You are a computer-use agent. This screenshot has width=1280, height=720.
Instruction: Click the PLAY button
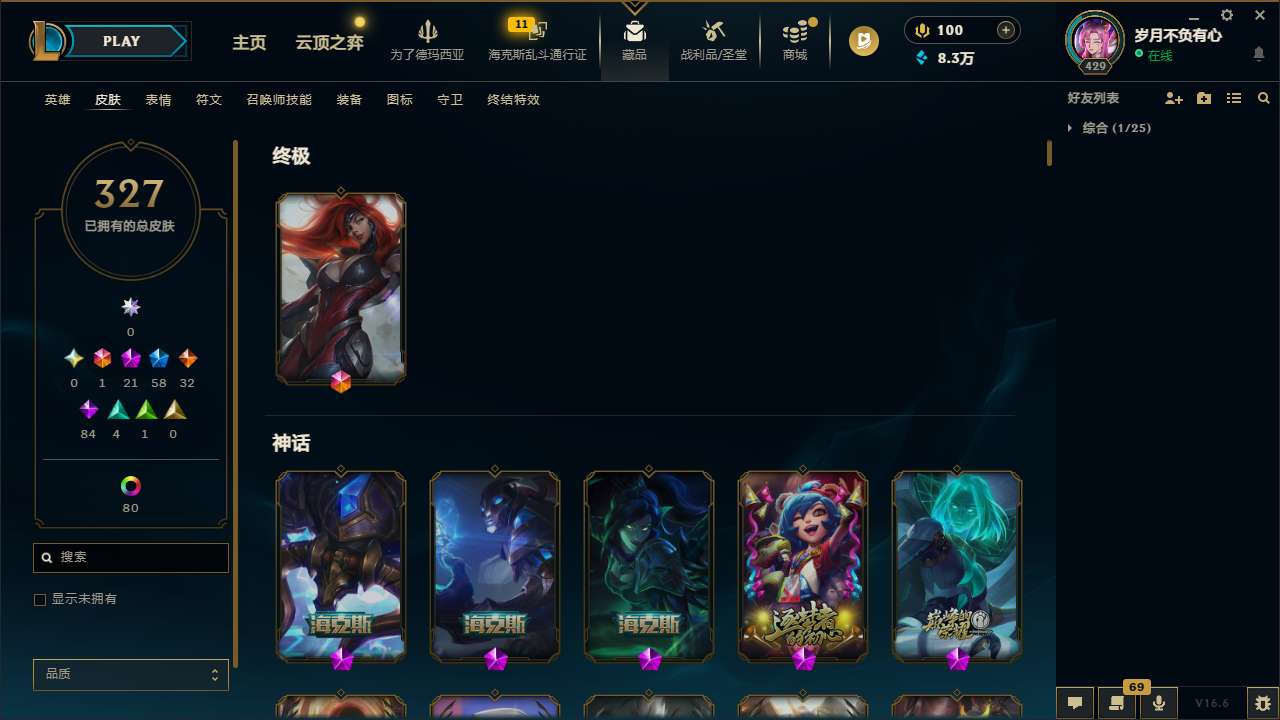[120, 41]
